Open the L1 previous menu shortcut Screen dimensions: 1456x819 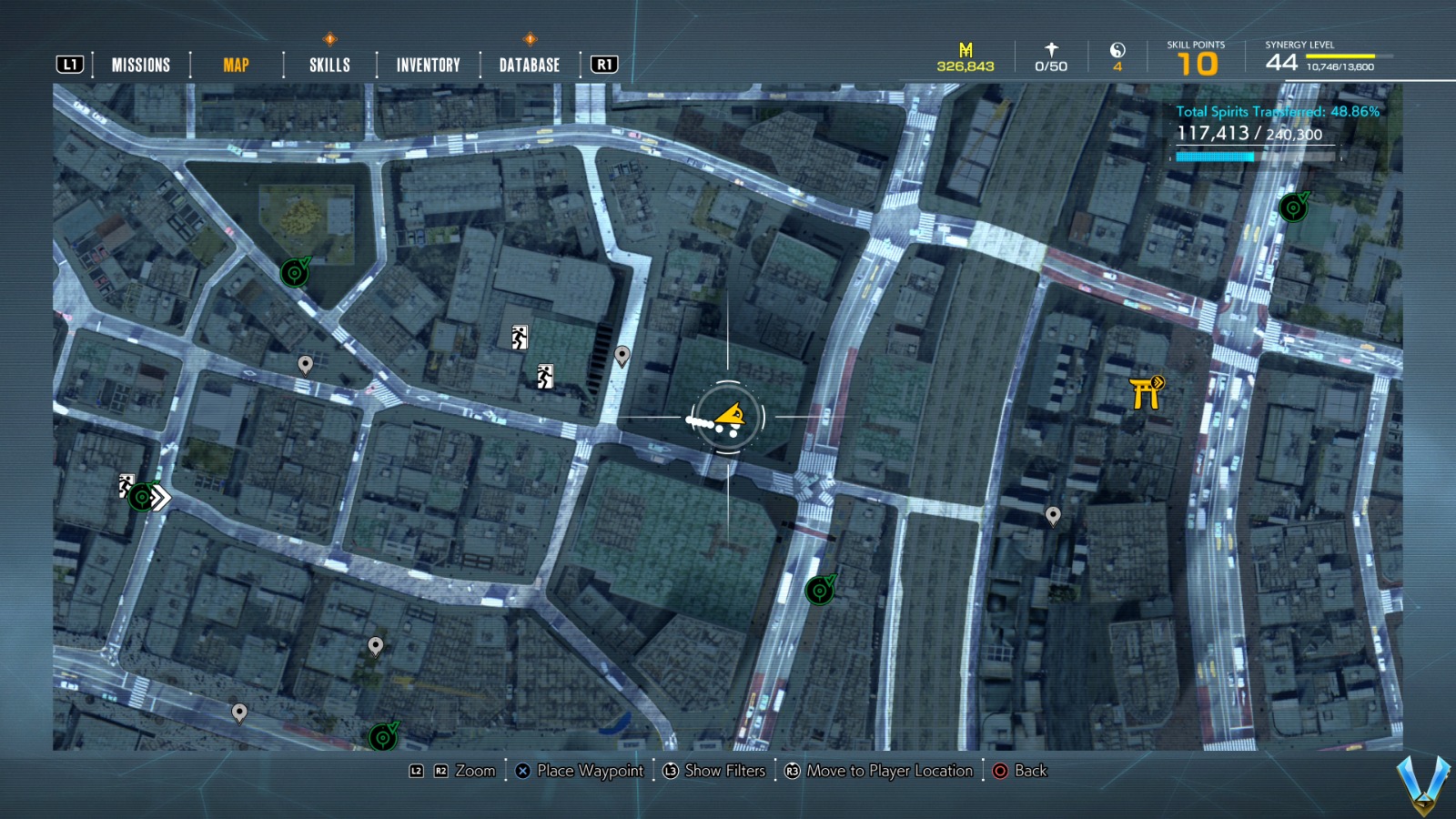pos(69,64)
